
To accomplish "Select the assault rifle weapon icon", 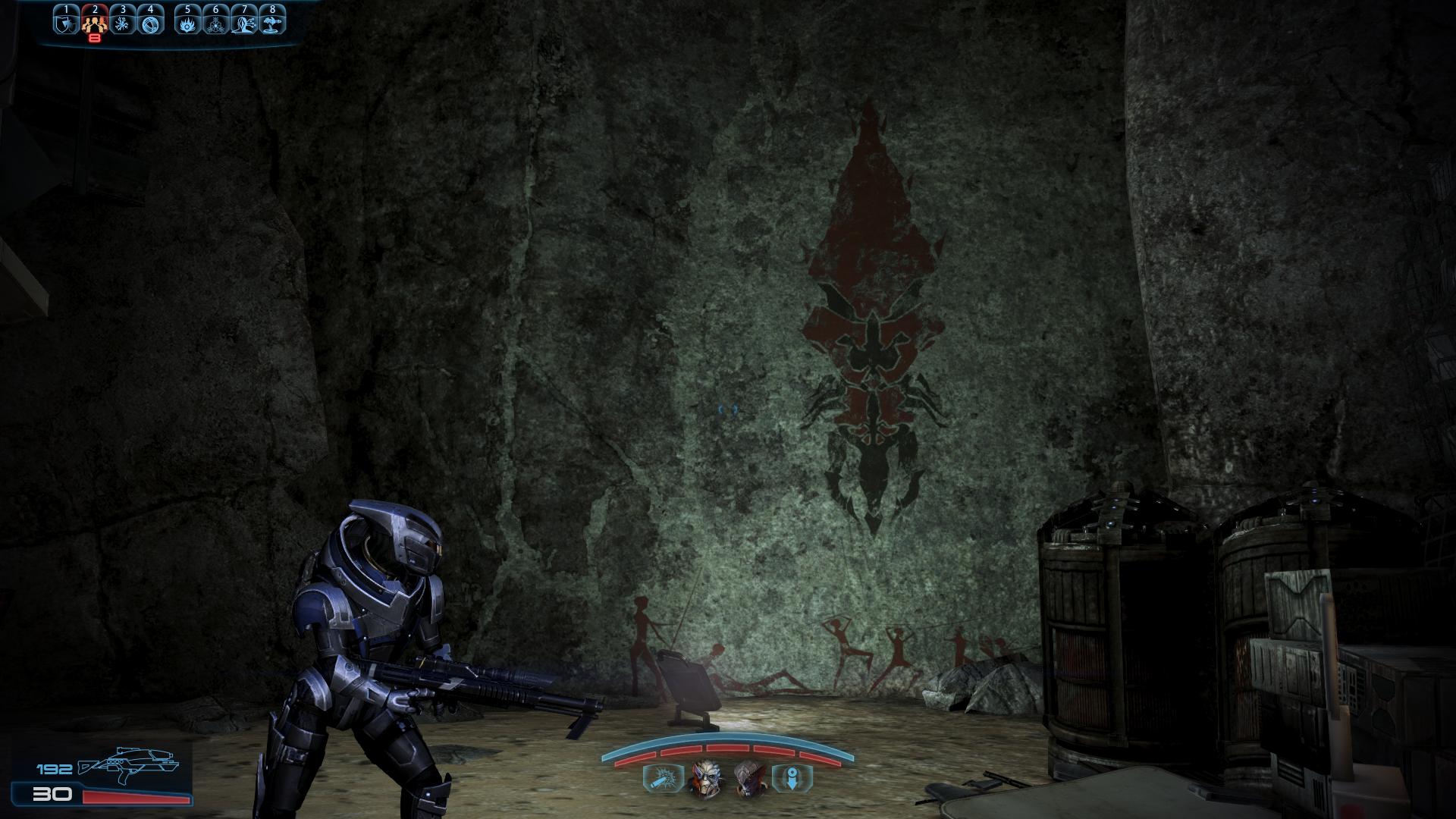I will point(129,768).
